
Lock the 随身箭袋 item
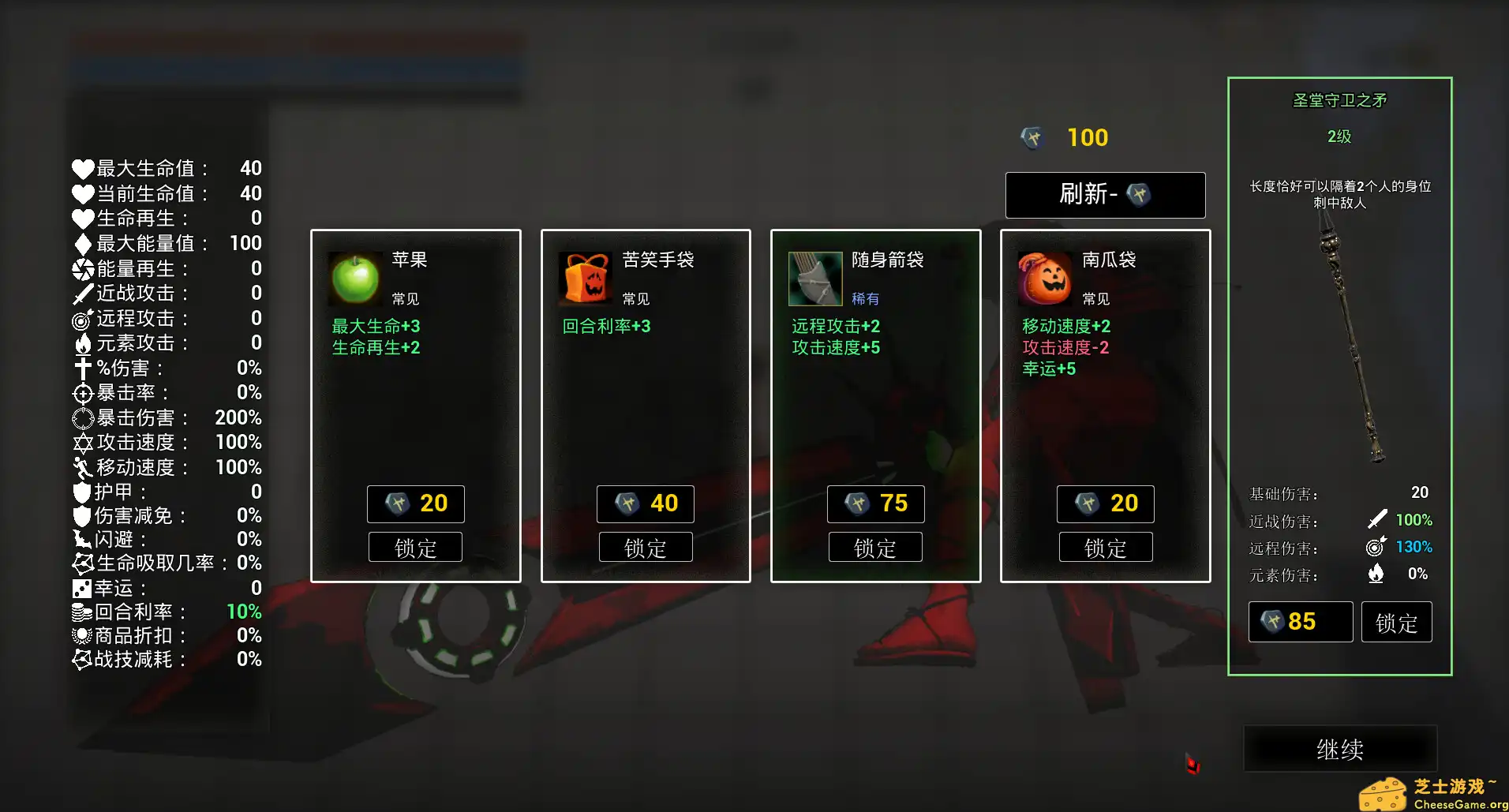point(875,546)
